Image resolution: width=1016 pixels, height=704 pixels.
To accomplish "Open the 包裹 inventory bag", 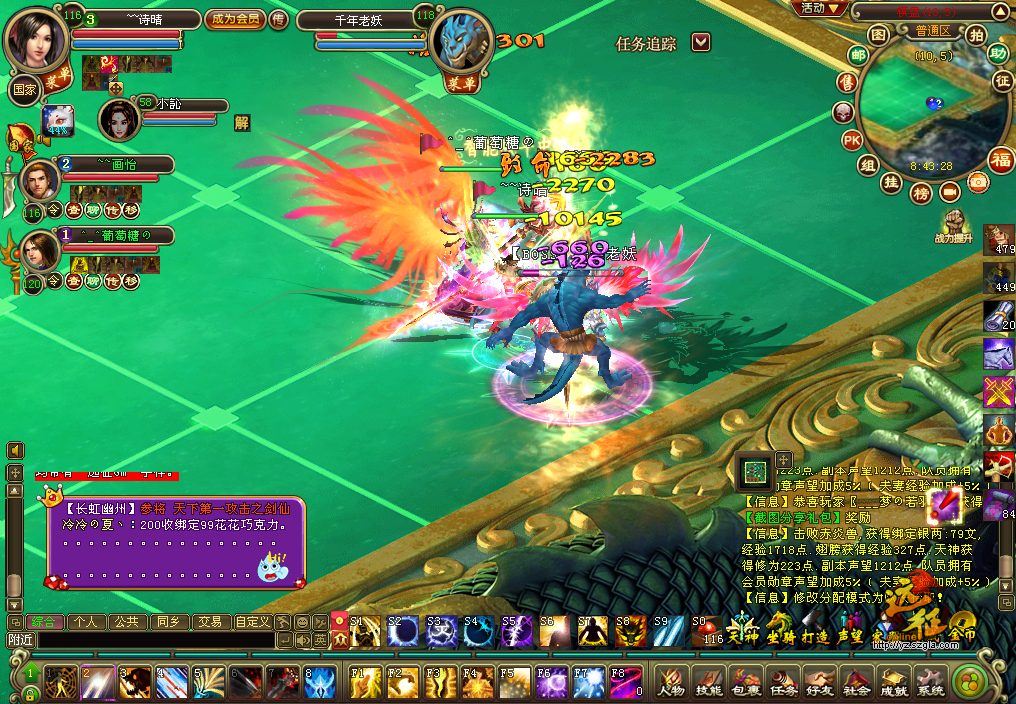I will (745, 681).
